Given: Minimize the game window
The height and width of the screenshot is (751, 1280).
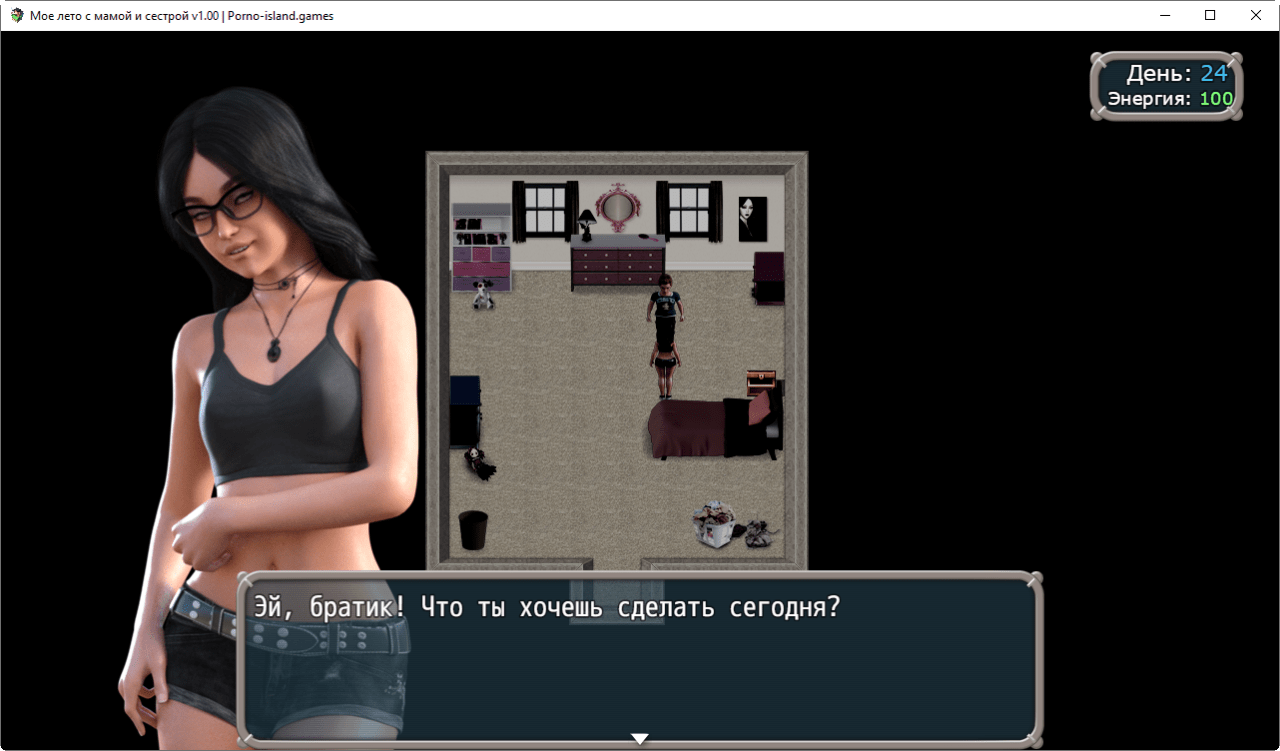Looking at the screenshot, I should coord(1165,15).
